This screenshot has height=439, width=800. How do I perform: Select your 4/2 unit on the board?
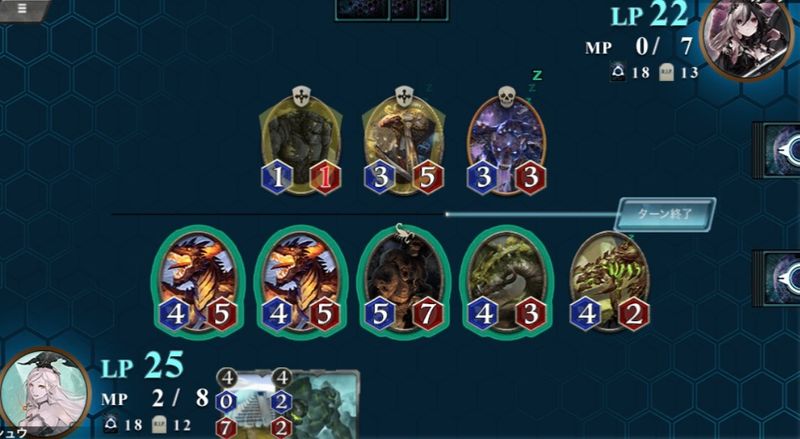click(608, 281)
